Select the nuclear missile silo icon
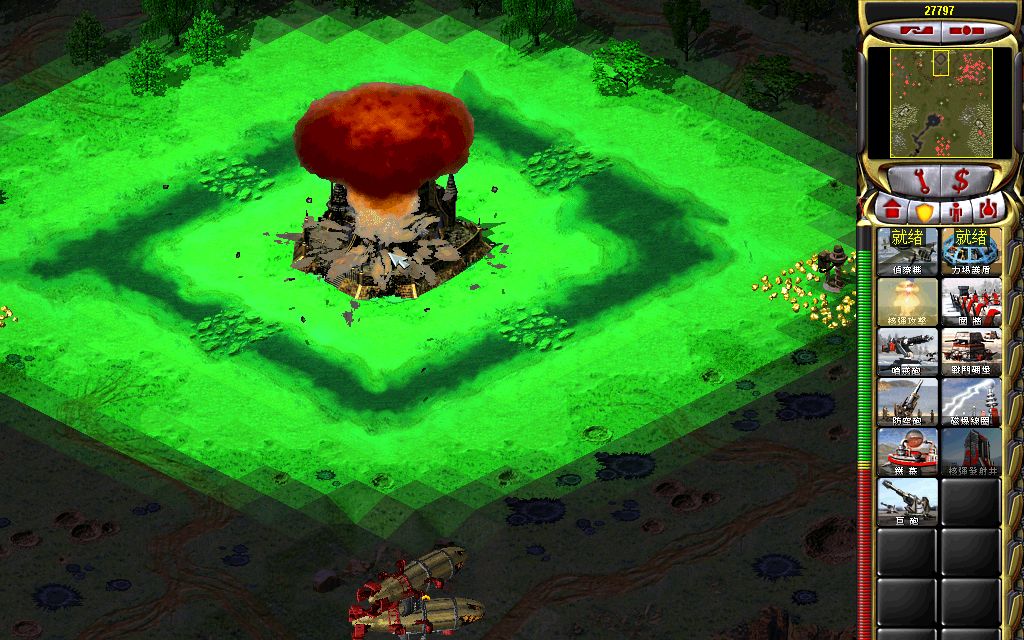The height and width of the screenshot is (640, 1024). [x=971, y=452]
